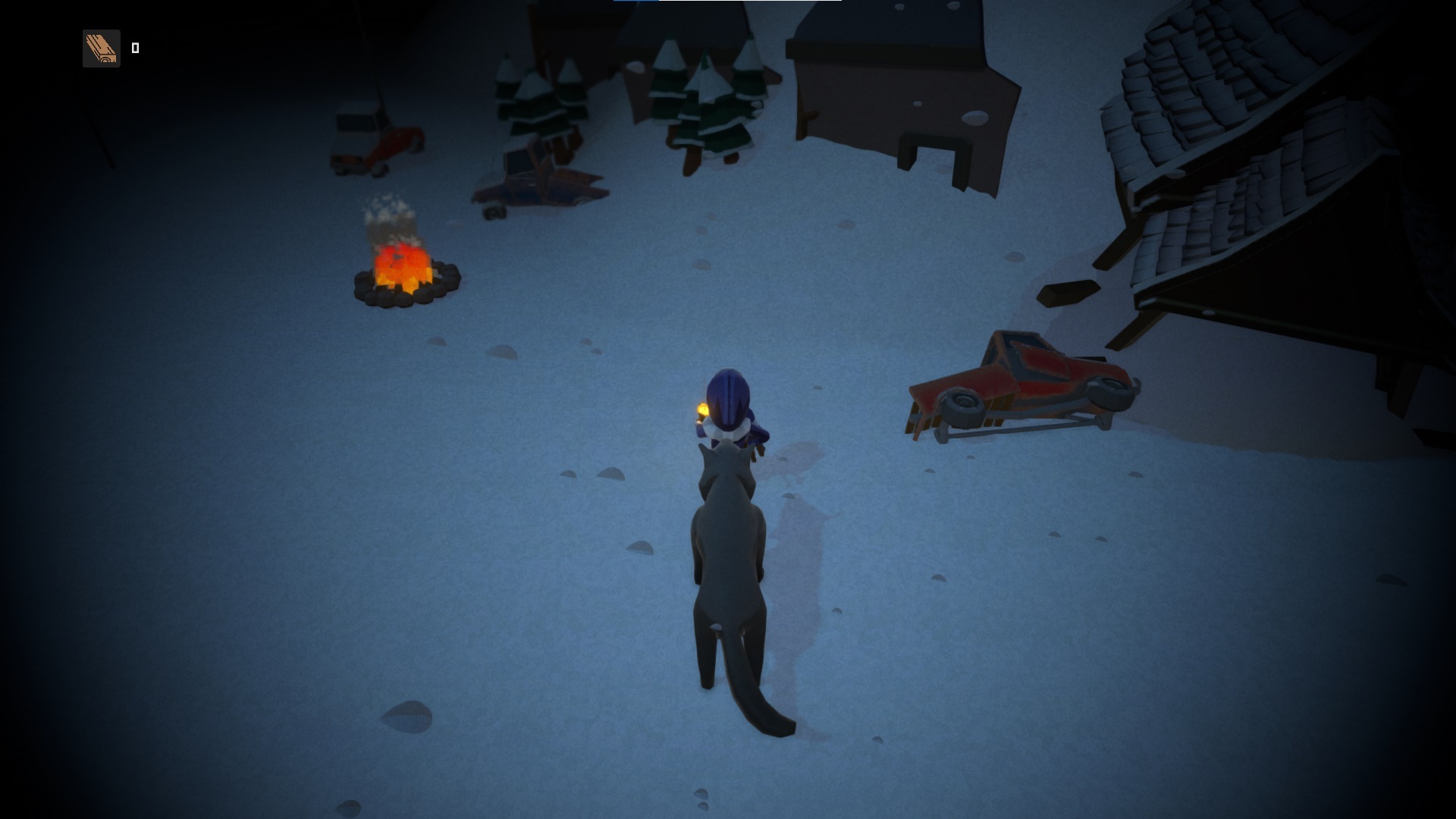
Task: Select the wood count number beside the plank icon
Action: tap(136, 48)
